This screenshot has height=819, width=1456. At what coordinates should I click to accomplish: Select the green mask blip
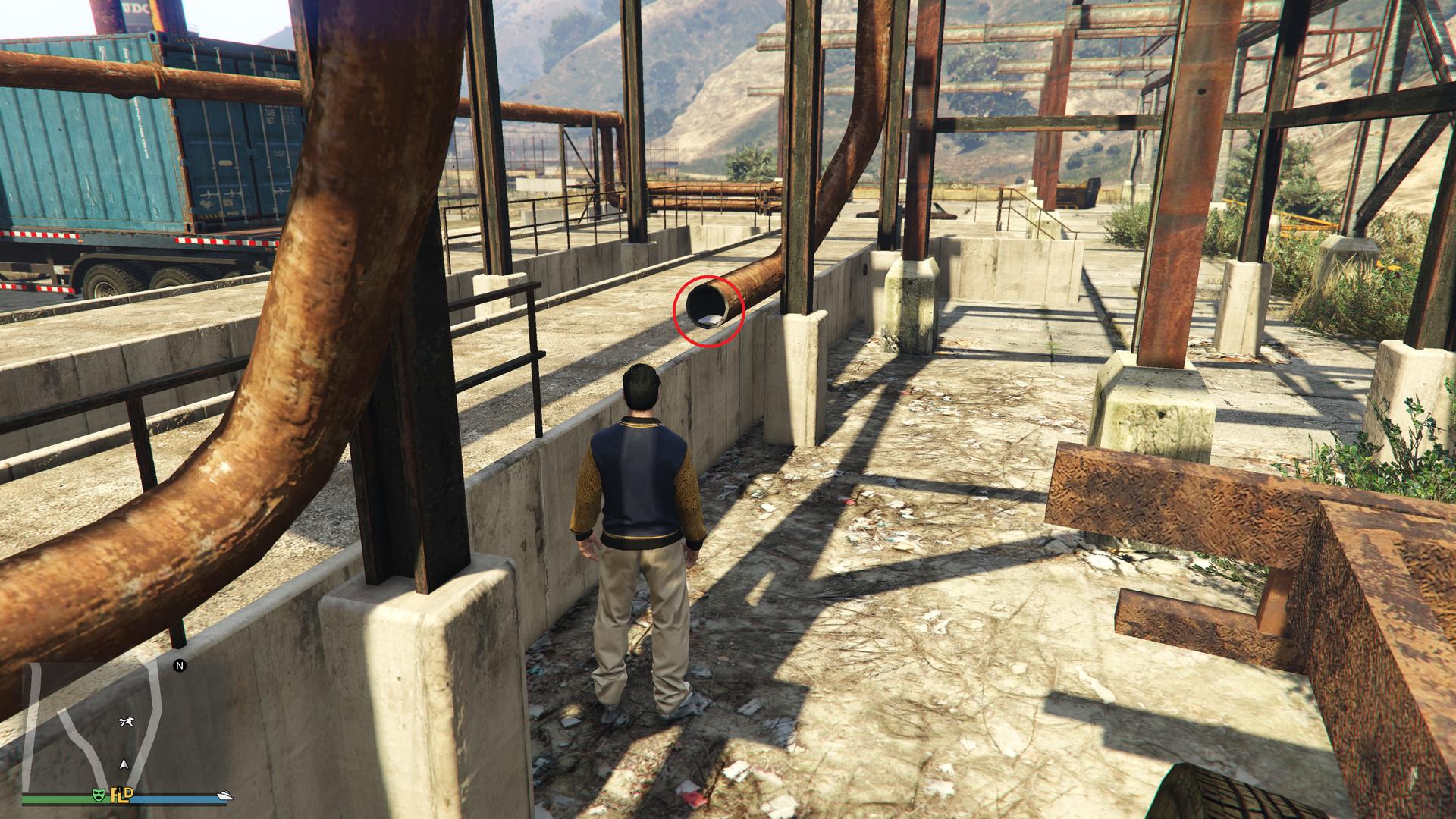[x=98, y=794]
